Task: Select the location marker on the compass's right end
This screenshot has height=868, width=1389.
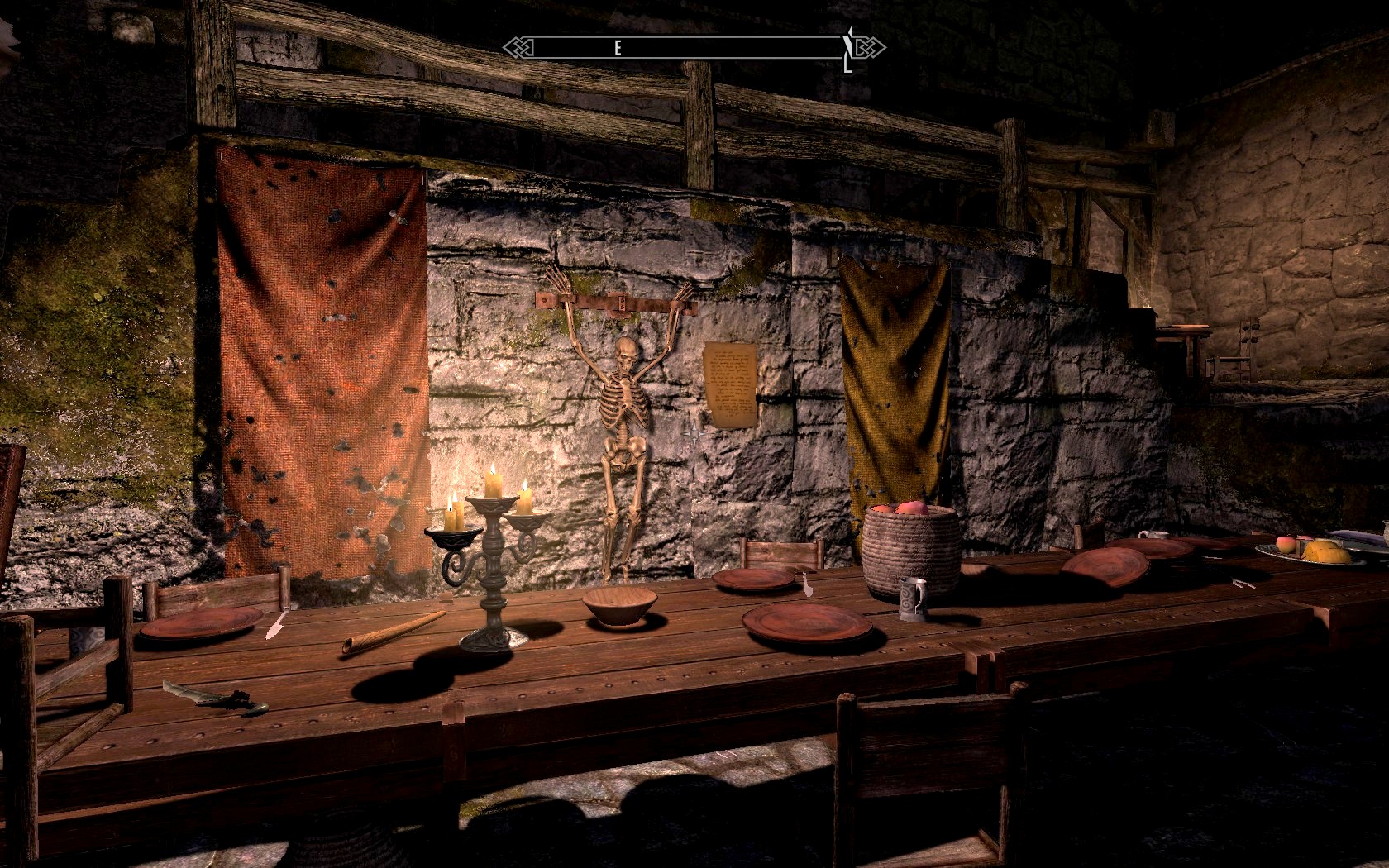Action: coord(849,50)
